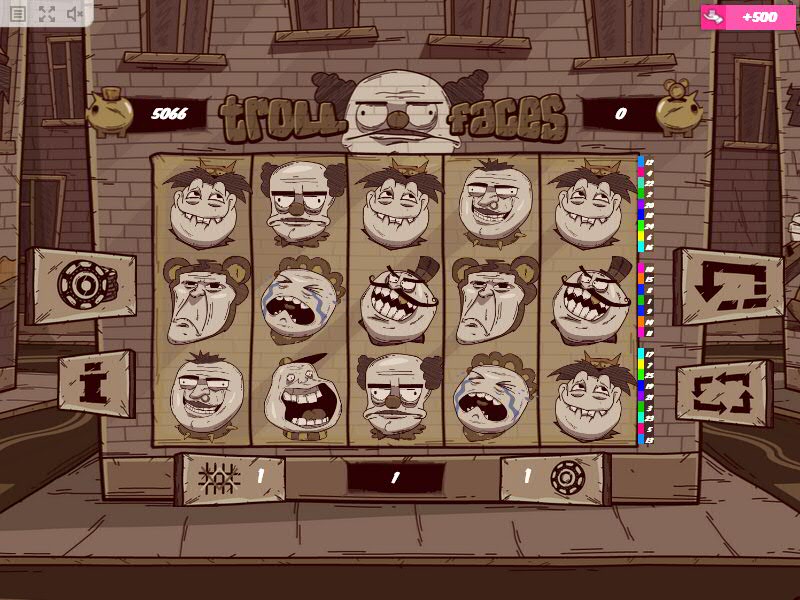Open the hamburger menu icon
The height and width of the screenshot is (600, 800).
pos(18,14)
